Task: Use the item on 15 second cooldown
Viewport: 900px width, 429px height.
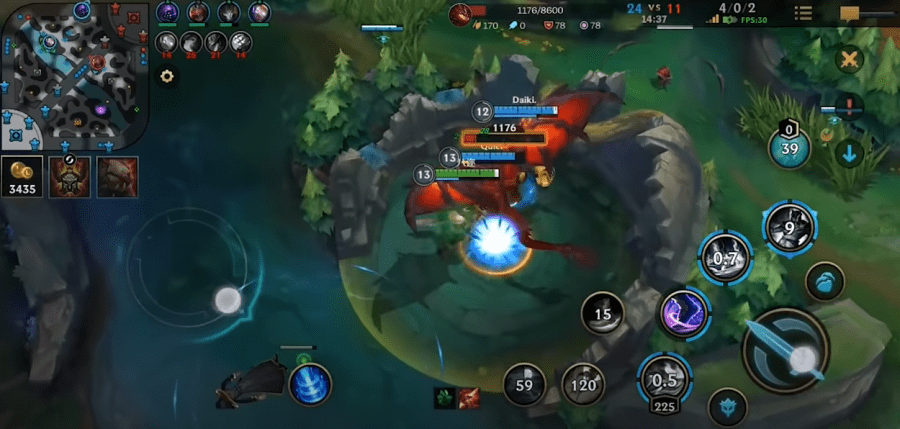Action: 603,314
